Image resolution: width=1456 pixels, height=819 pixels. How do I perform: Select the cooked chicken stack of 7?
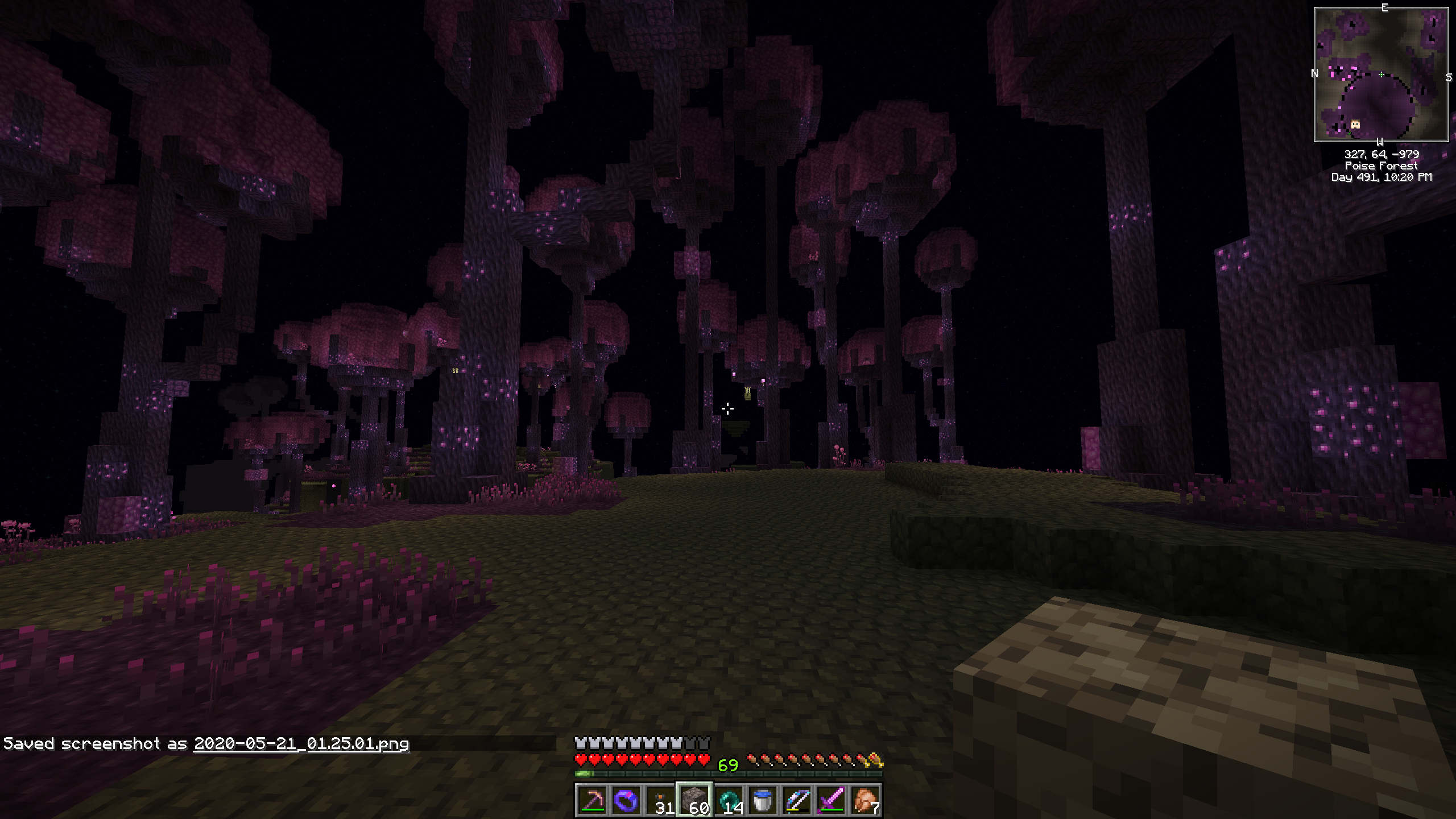click(x=865, y=801)
